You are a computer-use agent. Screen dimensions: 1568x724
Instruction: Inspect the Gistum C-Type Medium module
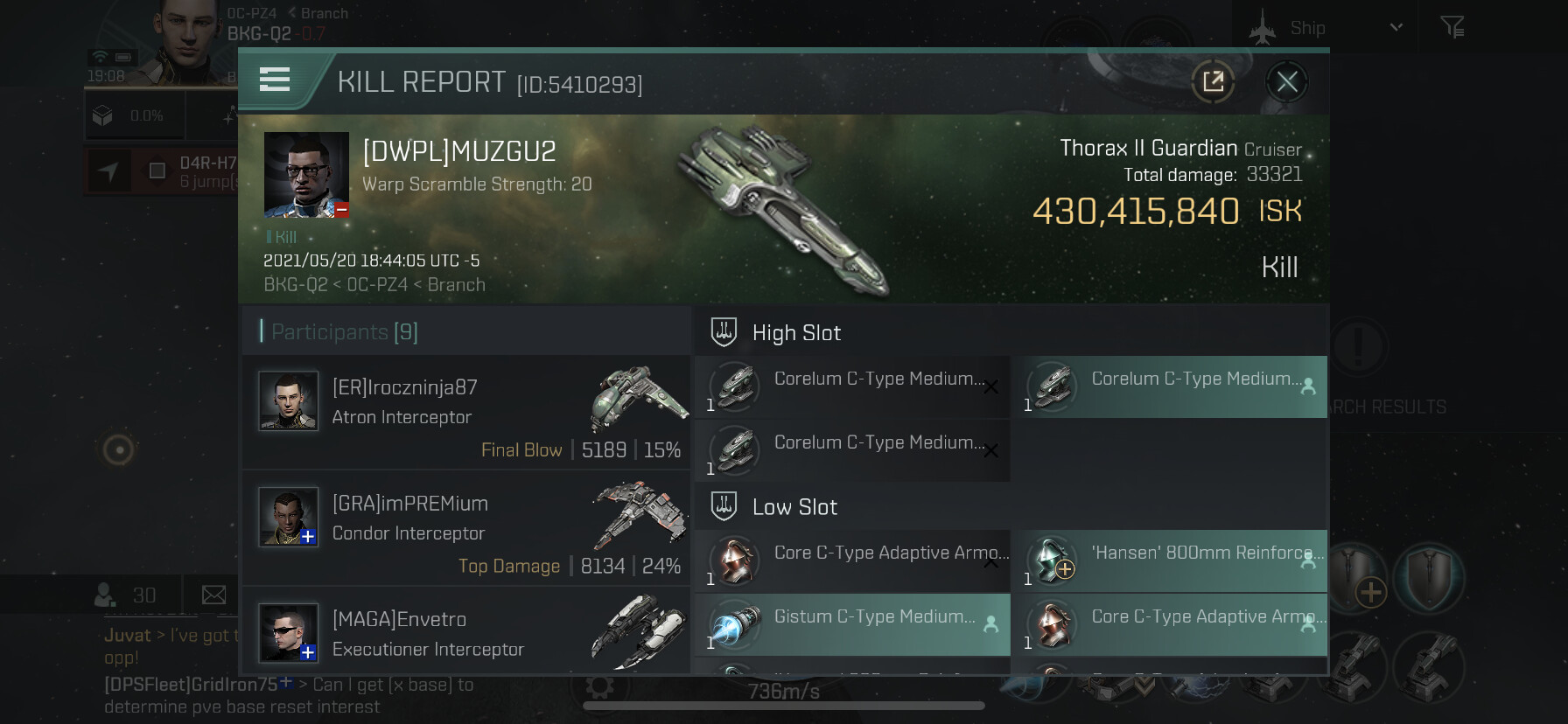coord(852,624)
